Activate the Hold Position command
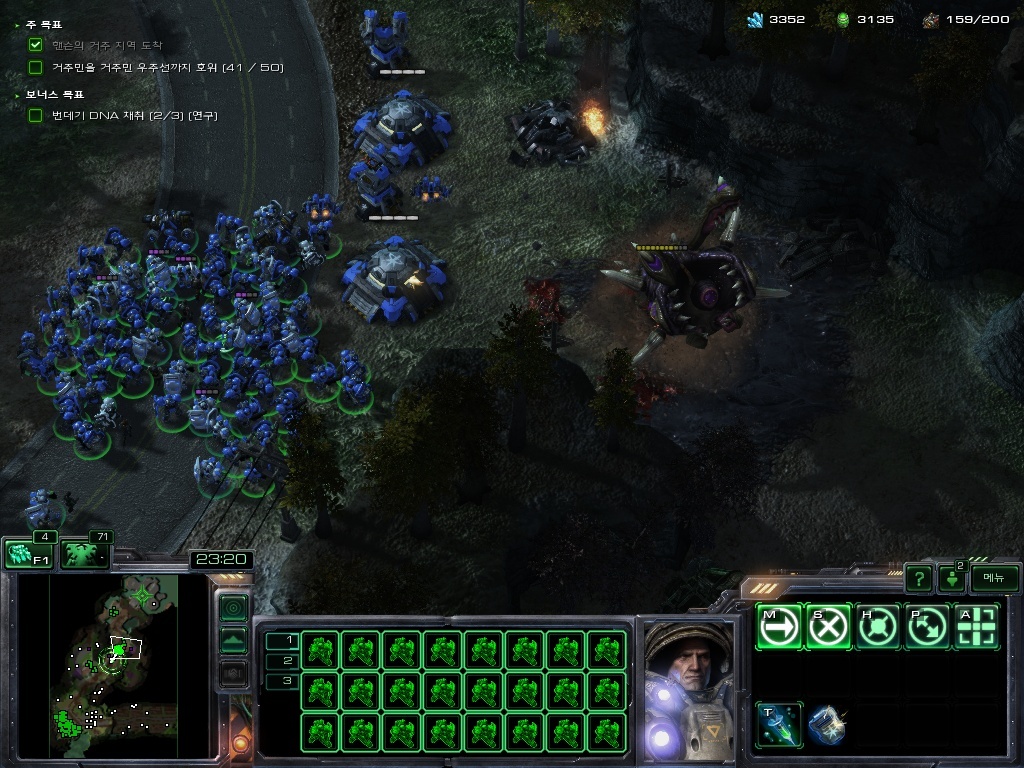 point(878,627)
